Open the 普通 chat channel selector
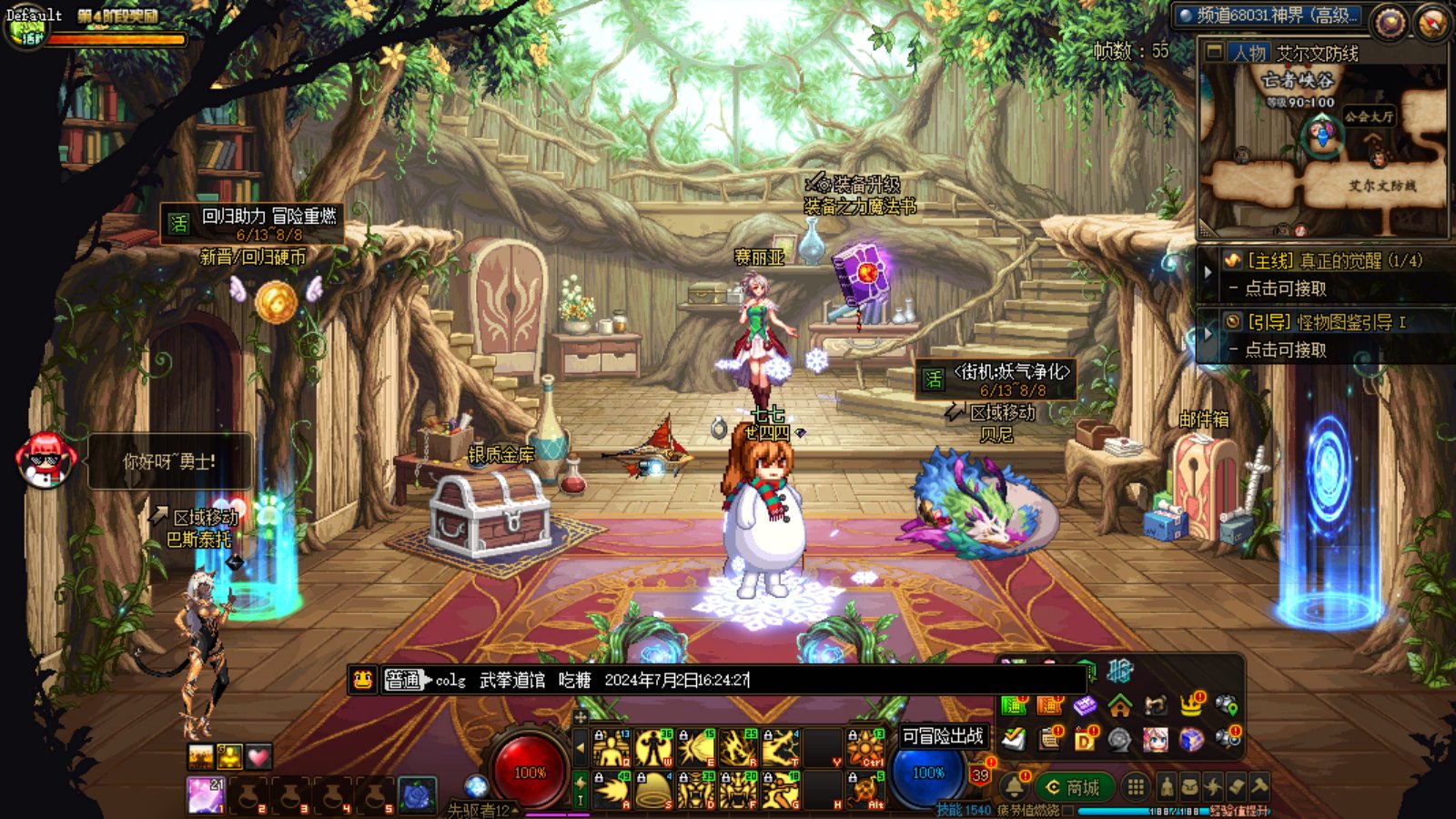The height and width of the screenshot is (819, 1456). coord(403,680)
